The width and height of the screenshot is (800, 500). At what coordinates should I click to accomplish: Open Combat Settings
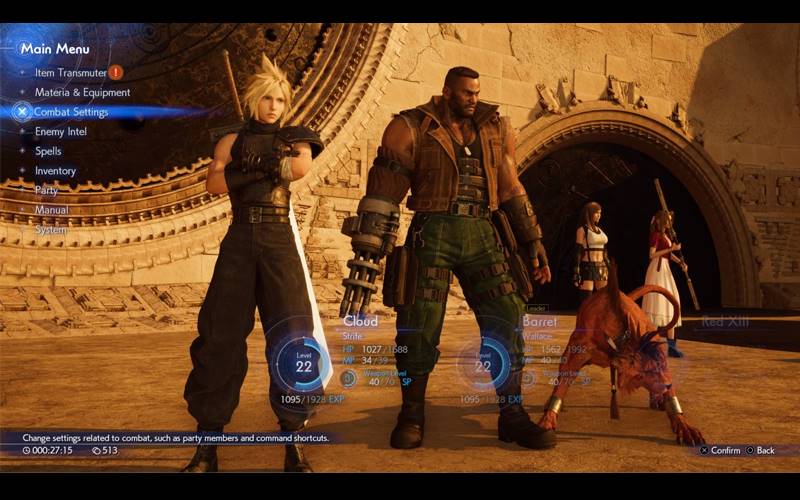pos(71,112)
